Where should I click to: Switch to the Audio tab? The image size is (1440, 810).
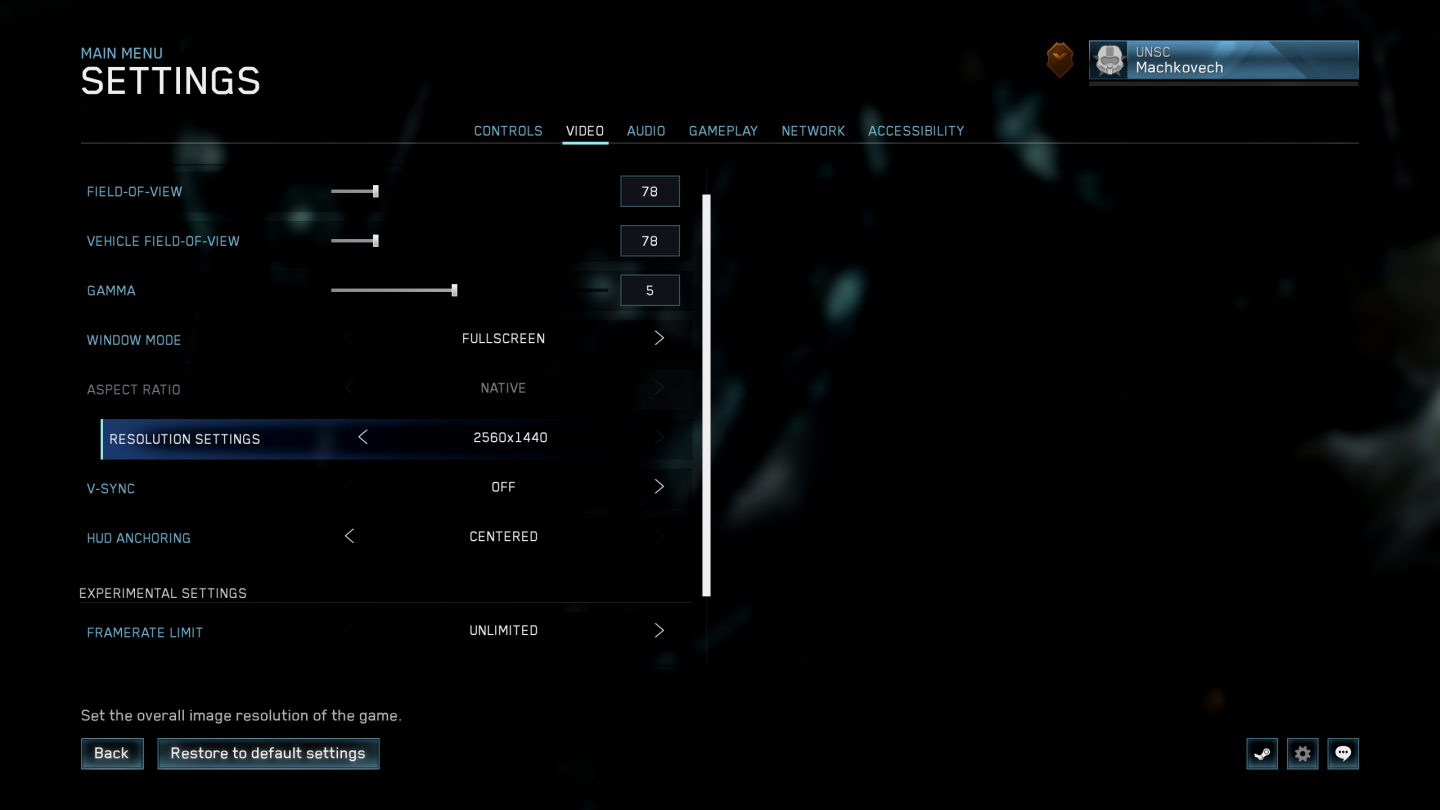click(645, 130)
